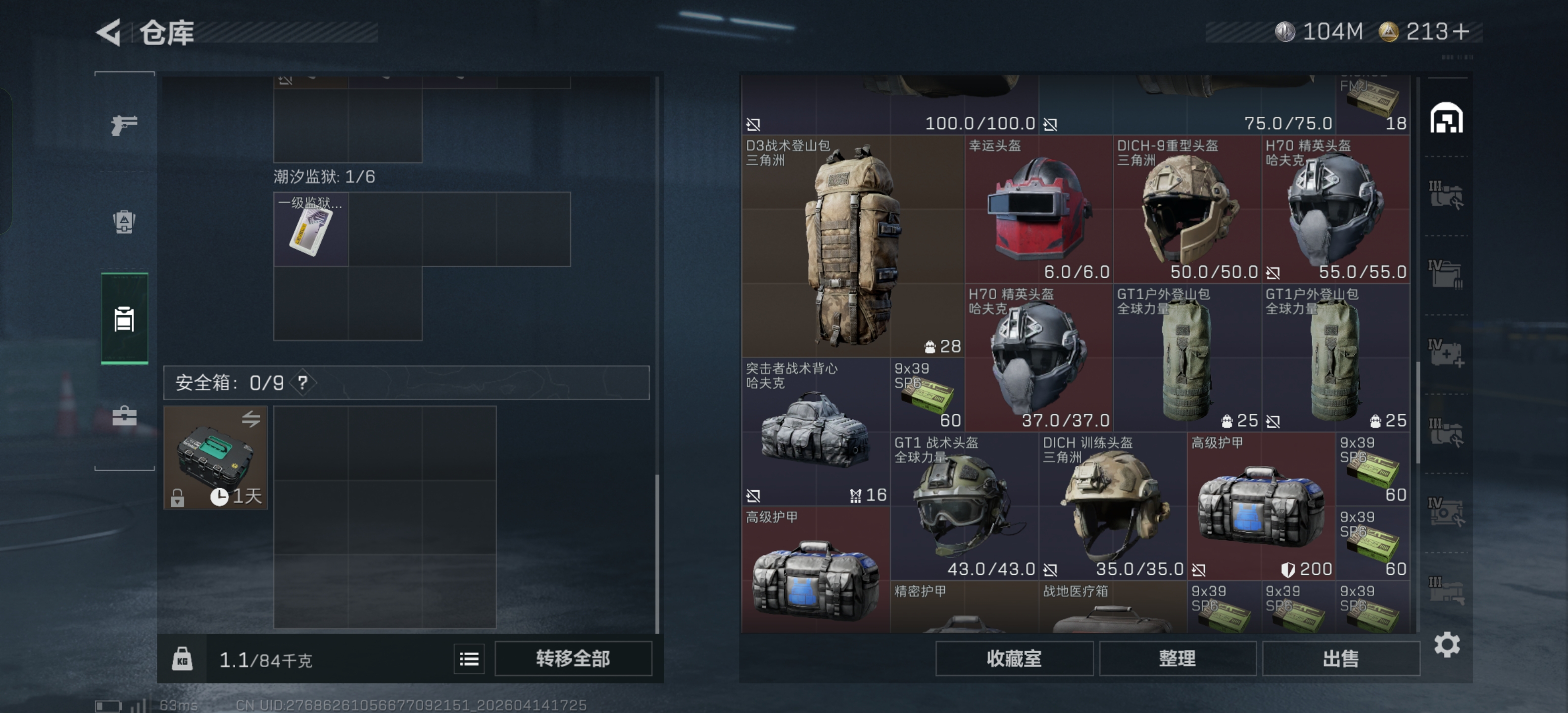Open the 安全箱 help question mark
The image size is (1568, 713).
click(302, 383)
